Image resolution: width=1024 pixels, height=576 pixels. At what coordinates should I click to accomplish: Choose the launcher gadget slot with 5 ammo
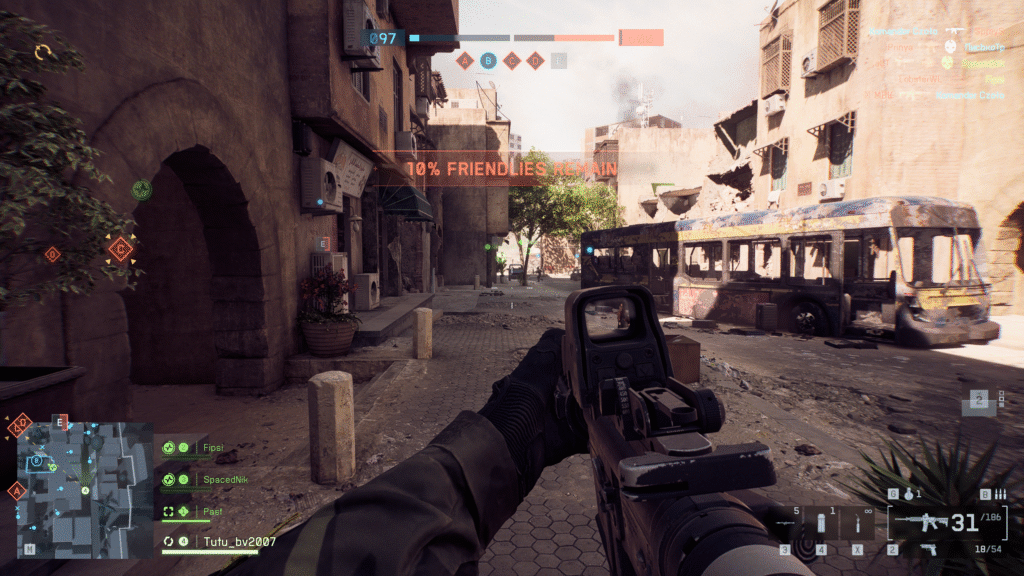coord(786,524)
